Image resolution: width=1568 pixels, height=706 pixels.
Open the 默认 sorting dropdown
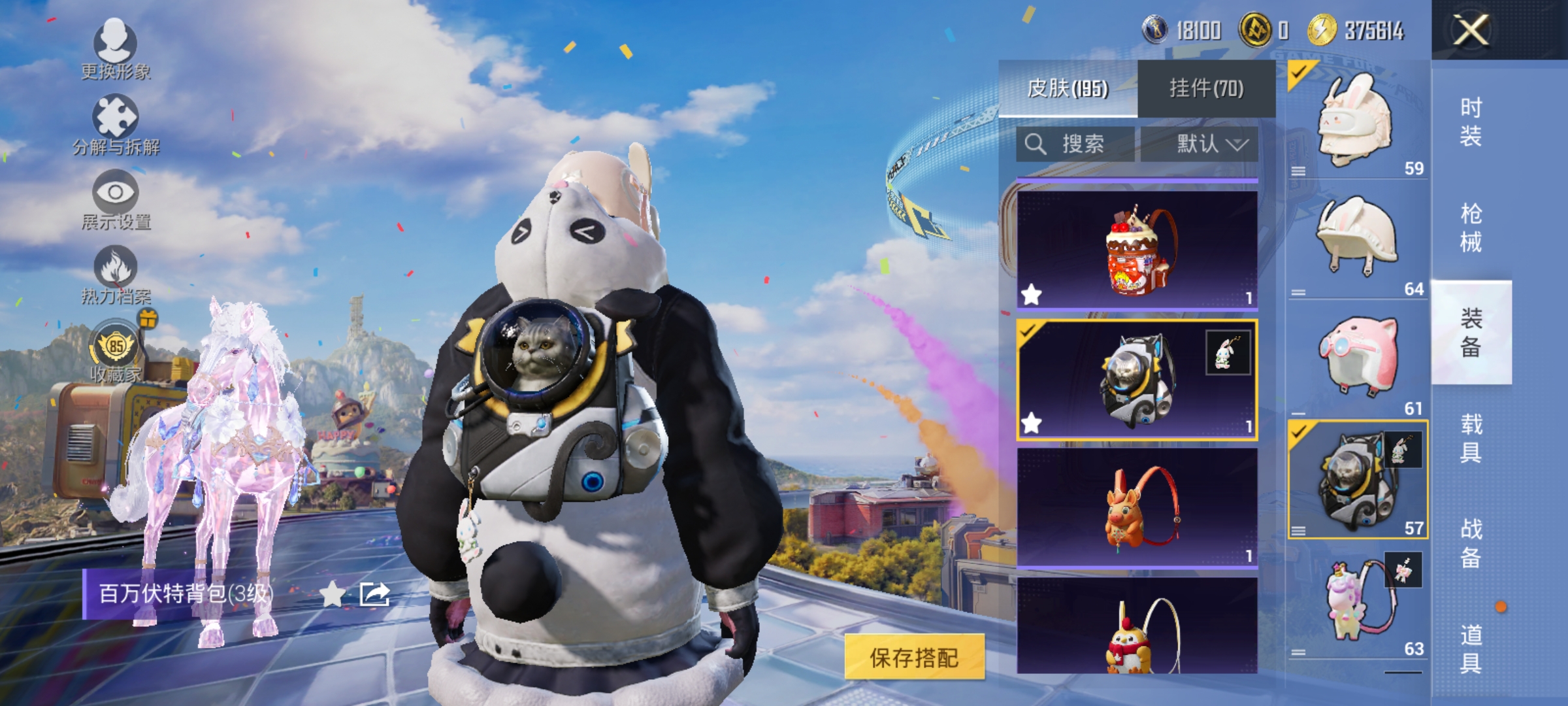[1208, 144]
